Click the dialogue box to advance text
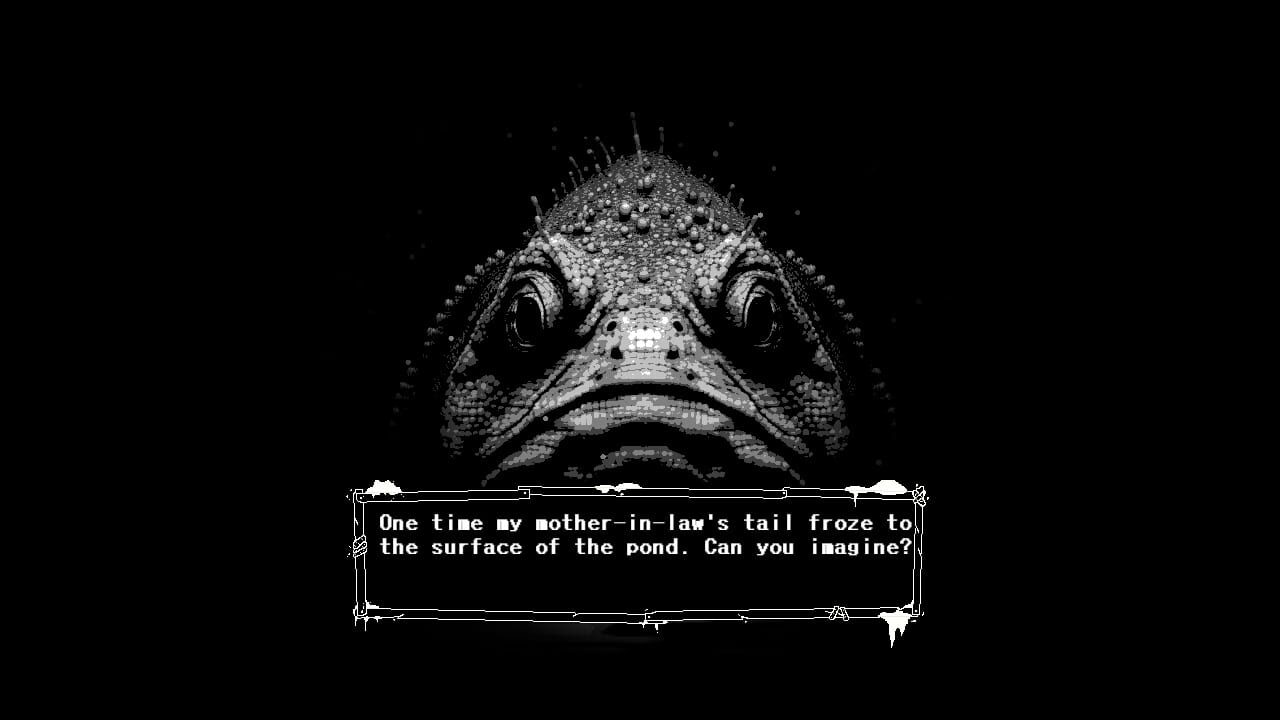Screen dimensions: 1280x720 640,555
